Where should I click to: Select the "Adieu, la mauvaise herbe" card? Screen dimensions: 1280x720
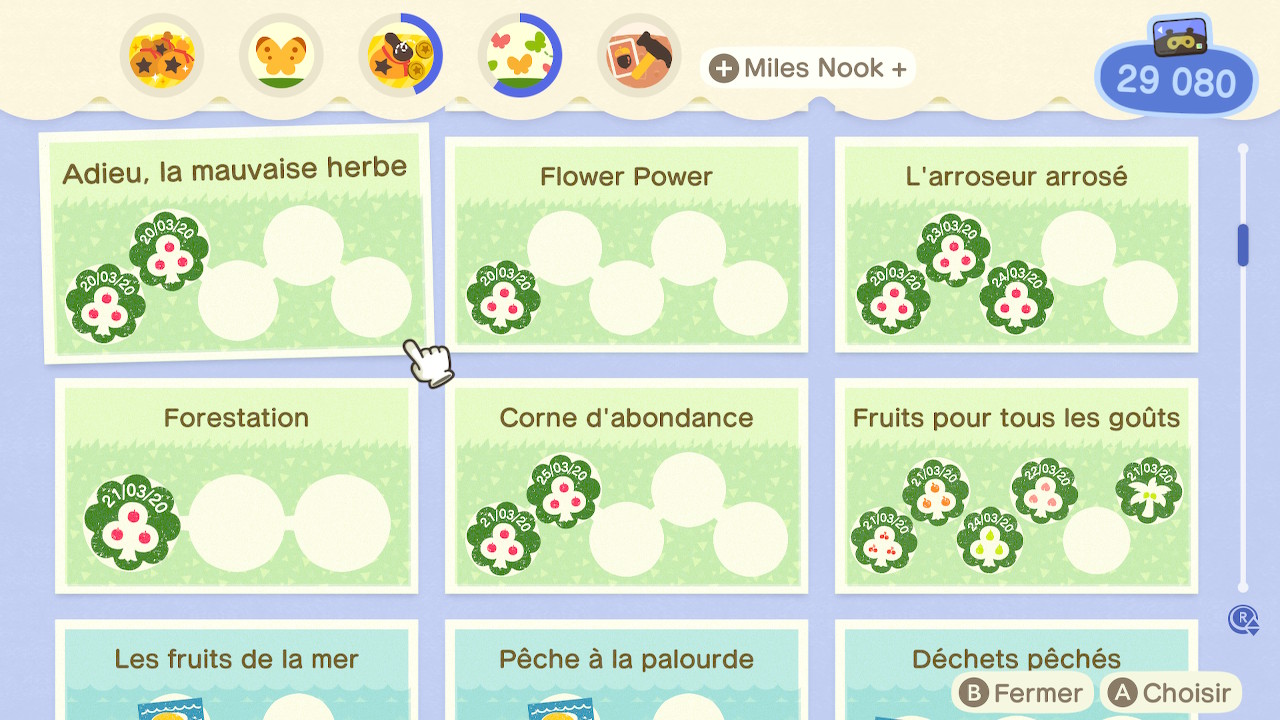tap(236, 243)
